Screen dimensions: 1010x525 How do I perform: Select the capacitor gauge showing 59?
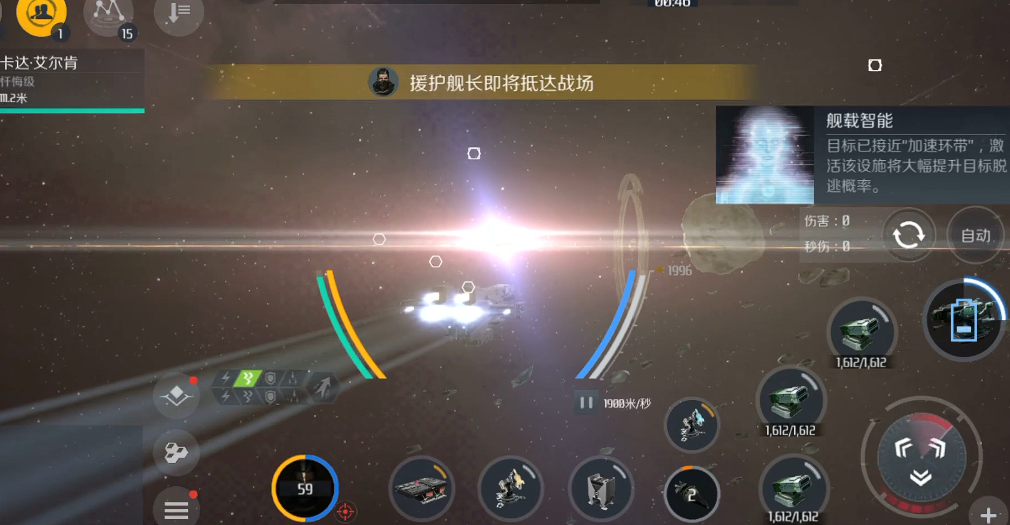(x=305, y=488)
